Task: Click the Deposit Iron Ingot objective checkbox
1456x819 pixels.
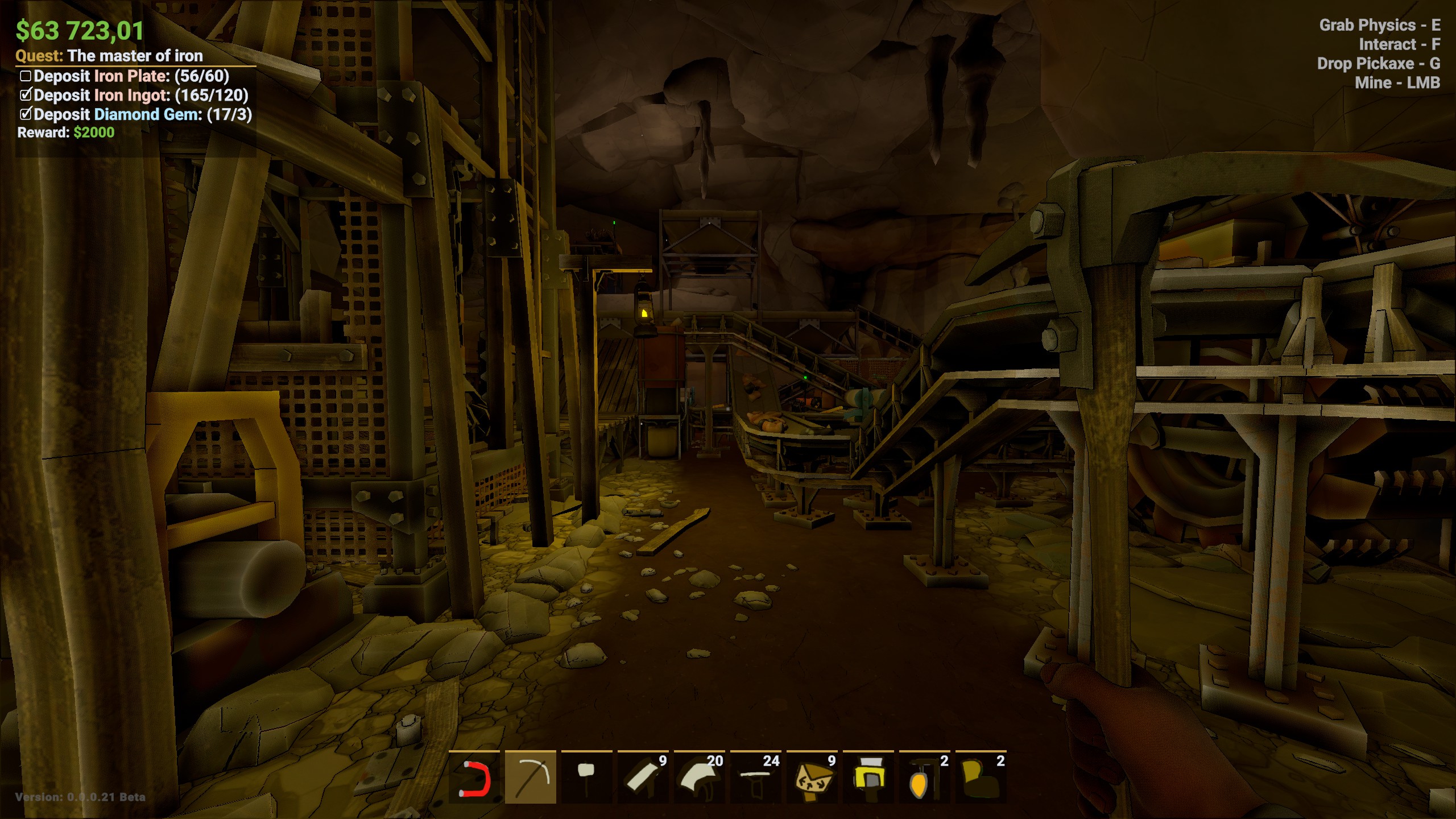Action: click(x=26, y=95)
